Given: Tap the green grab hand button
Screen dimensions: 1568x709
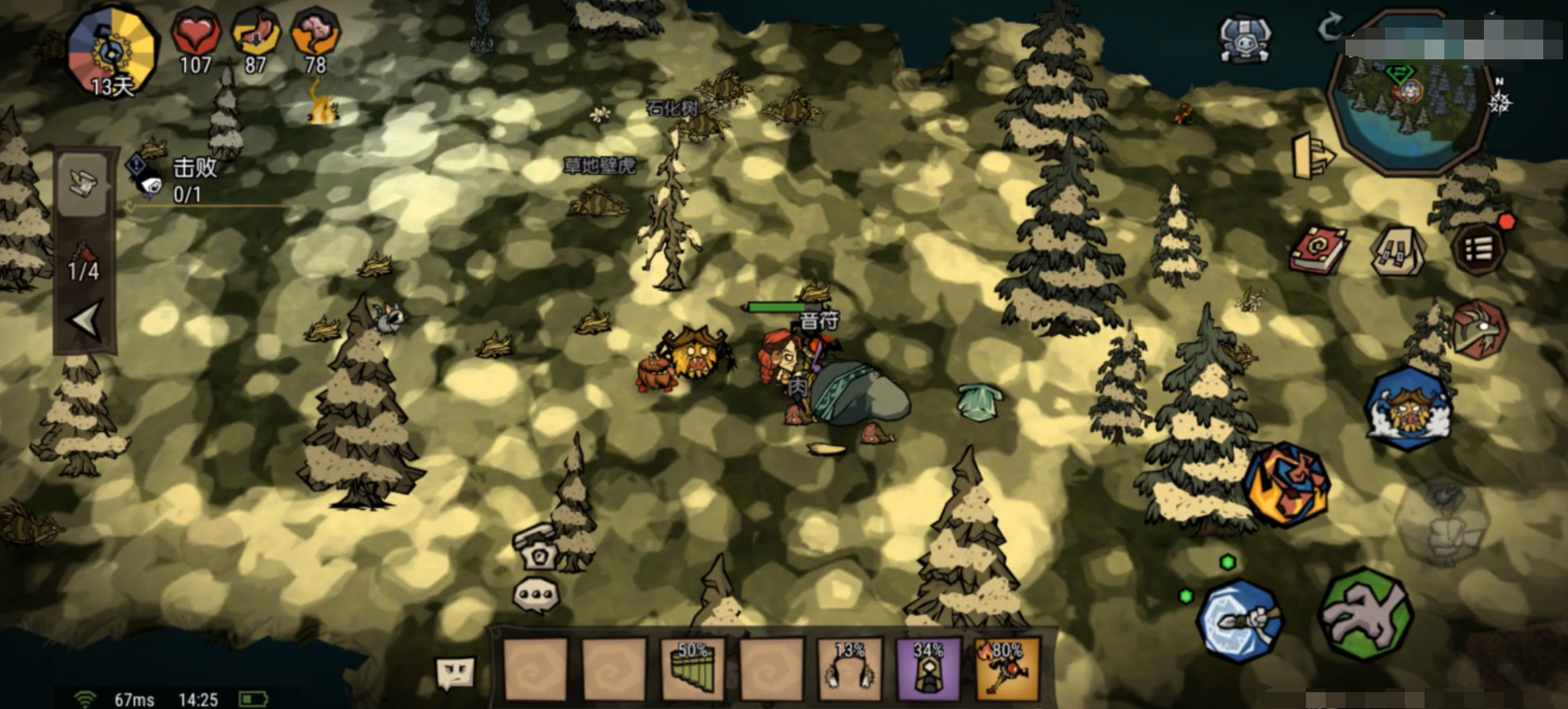Looking at the screenshot, I should 1365,614.
